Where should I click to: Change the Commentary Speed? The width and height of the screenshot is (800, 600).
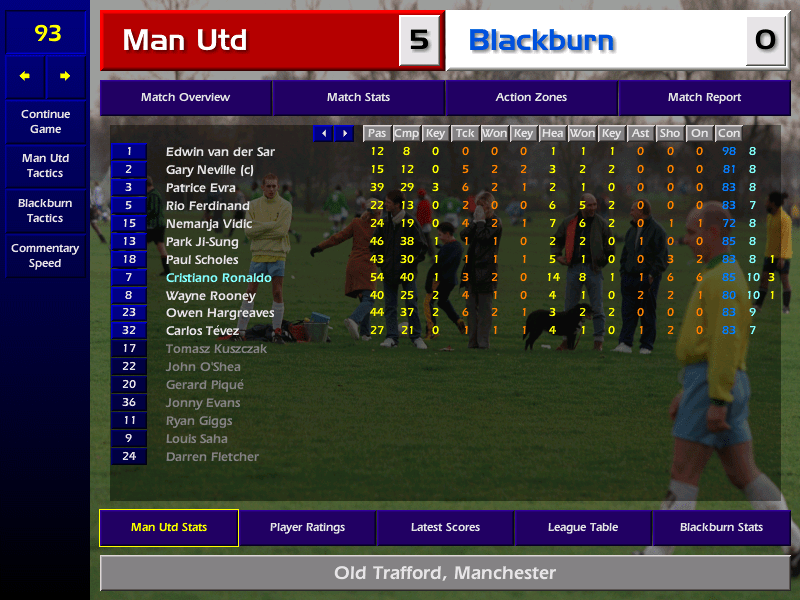point(45,255)
